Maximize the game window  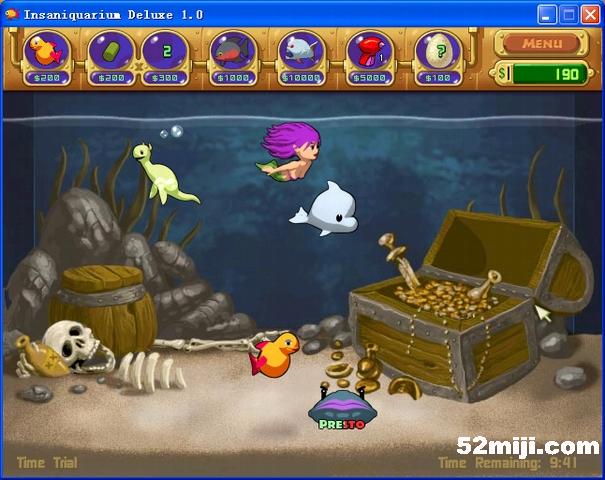[x=569, y=14]
